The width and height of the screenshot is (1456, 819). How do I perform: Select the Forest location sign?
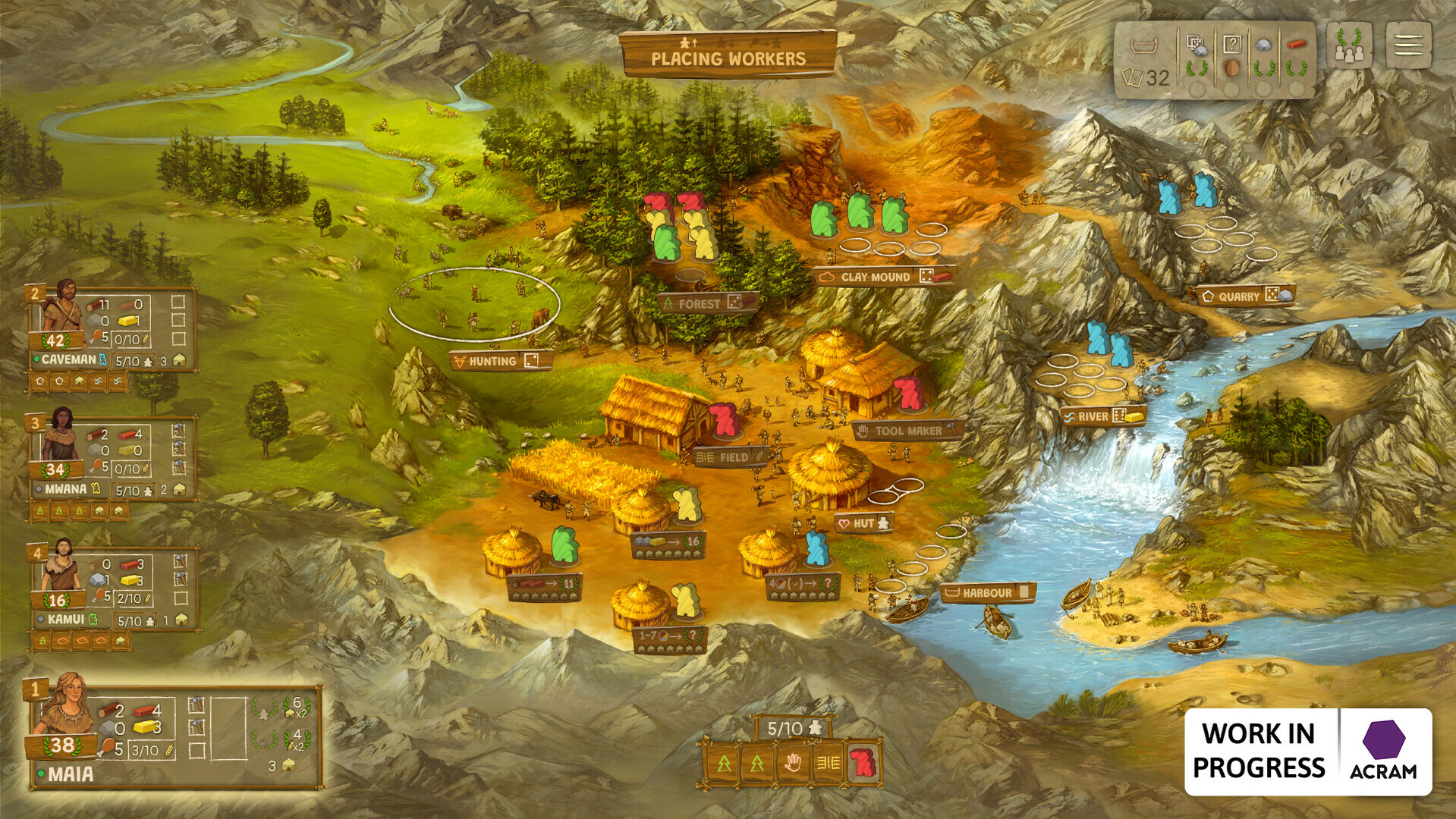point(707,303)
